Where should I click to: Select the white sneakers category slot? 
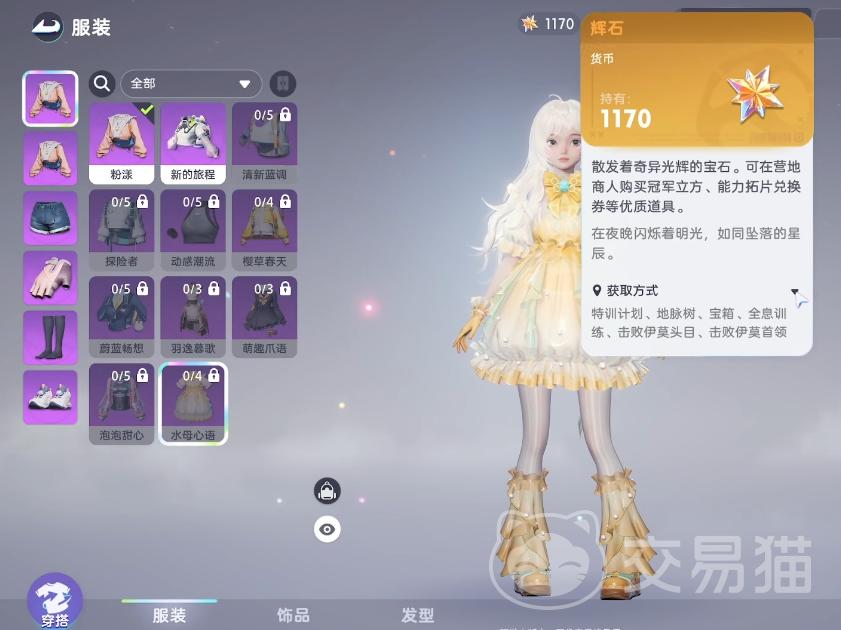50,397
